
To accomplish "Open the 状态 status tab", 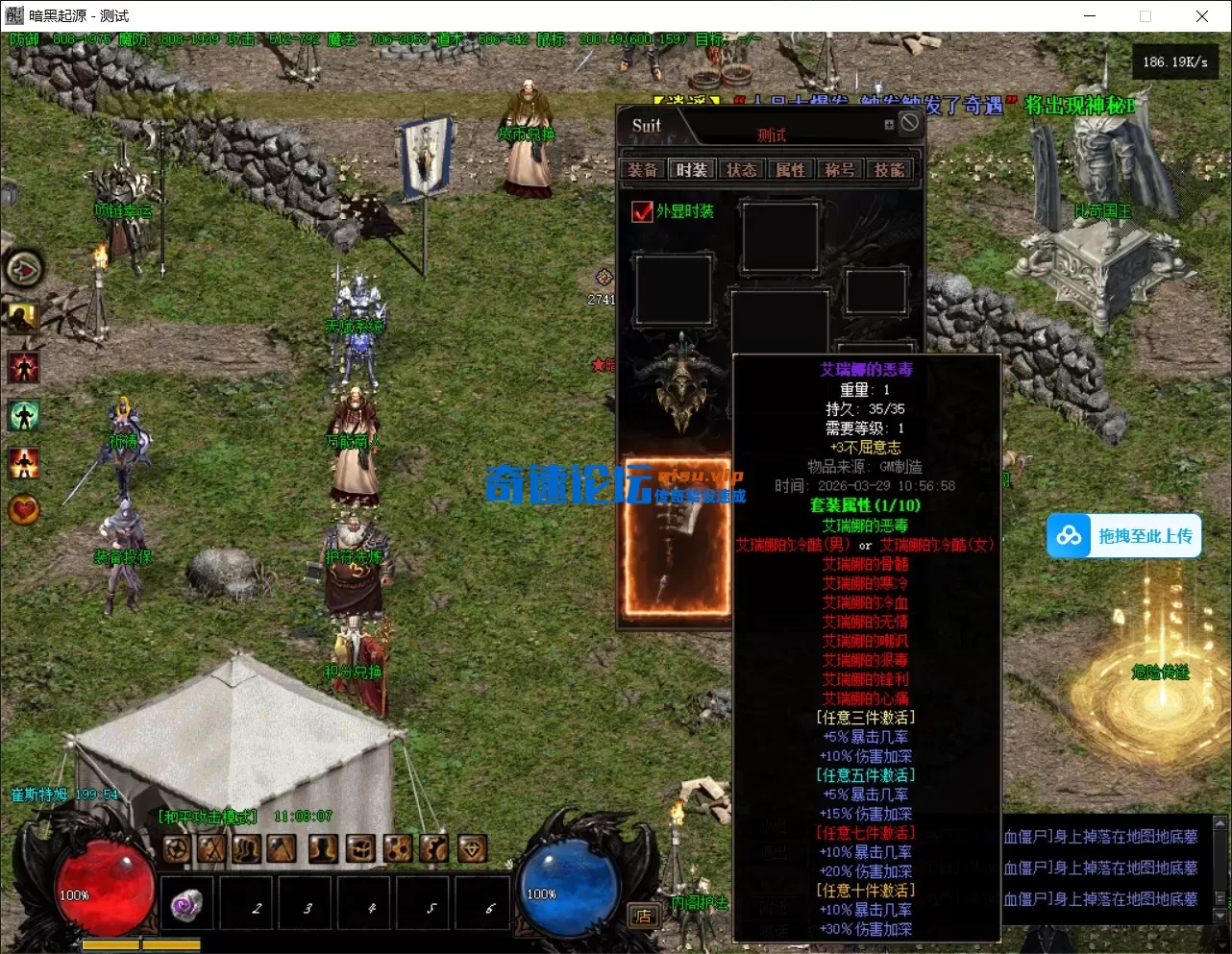I will tap(741, 170).
